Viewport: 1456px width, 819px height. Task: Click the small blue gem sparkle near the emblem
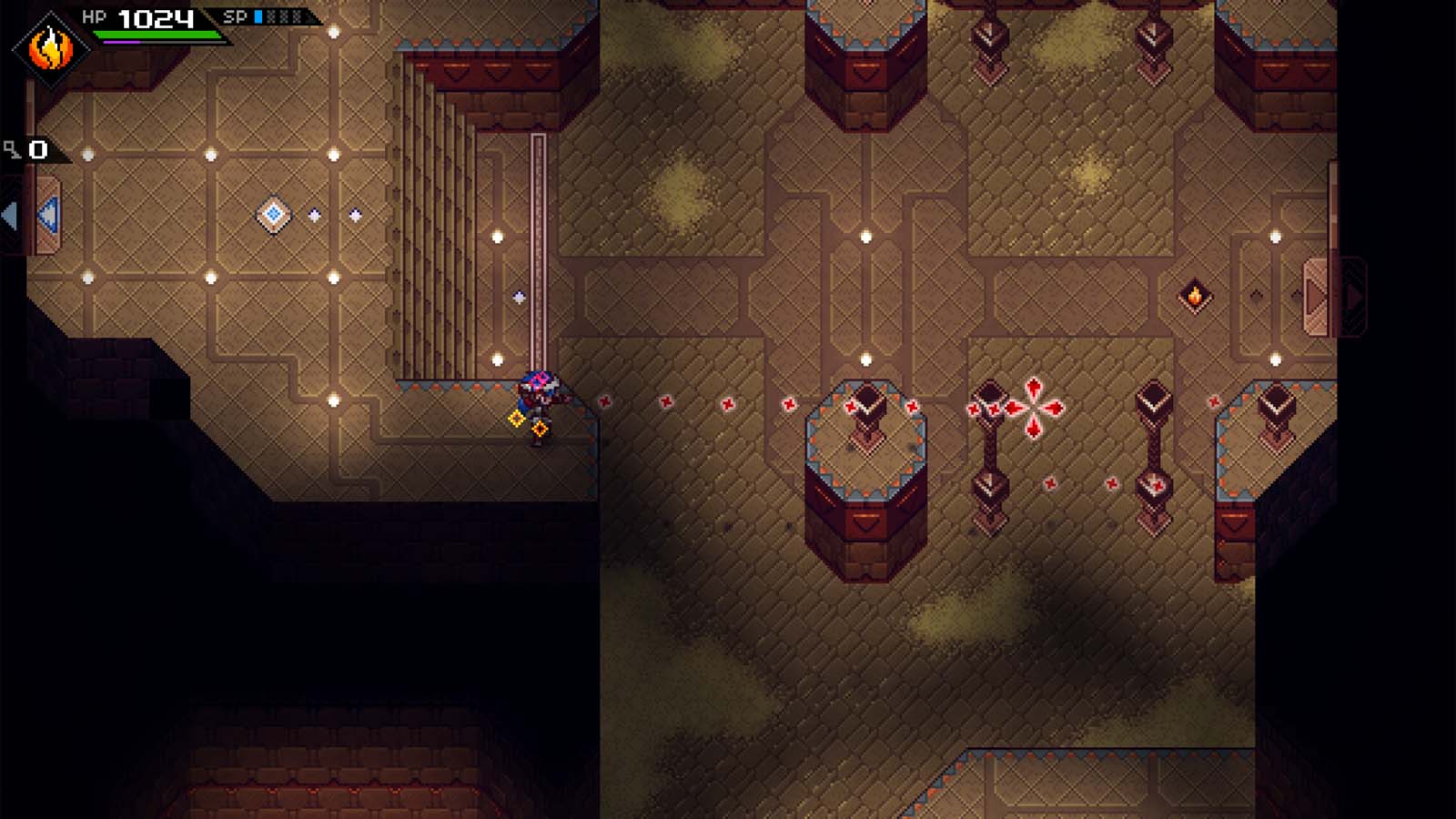[314, 217]
